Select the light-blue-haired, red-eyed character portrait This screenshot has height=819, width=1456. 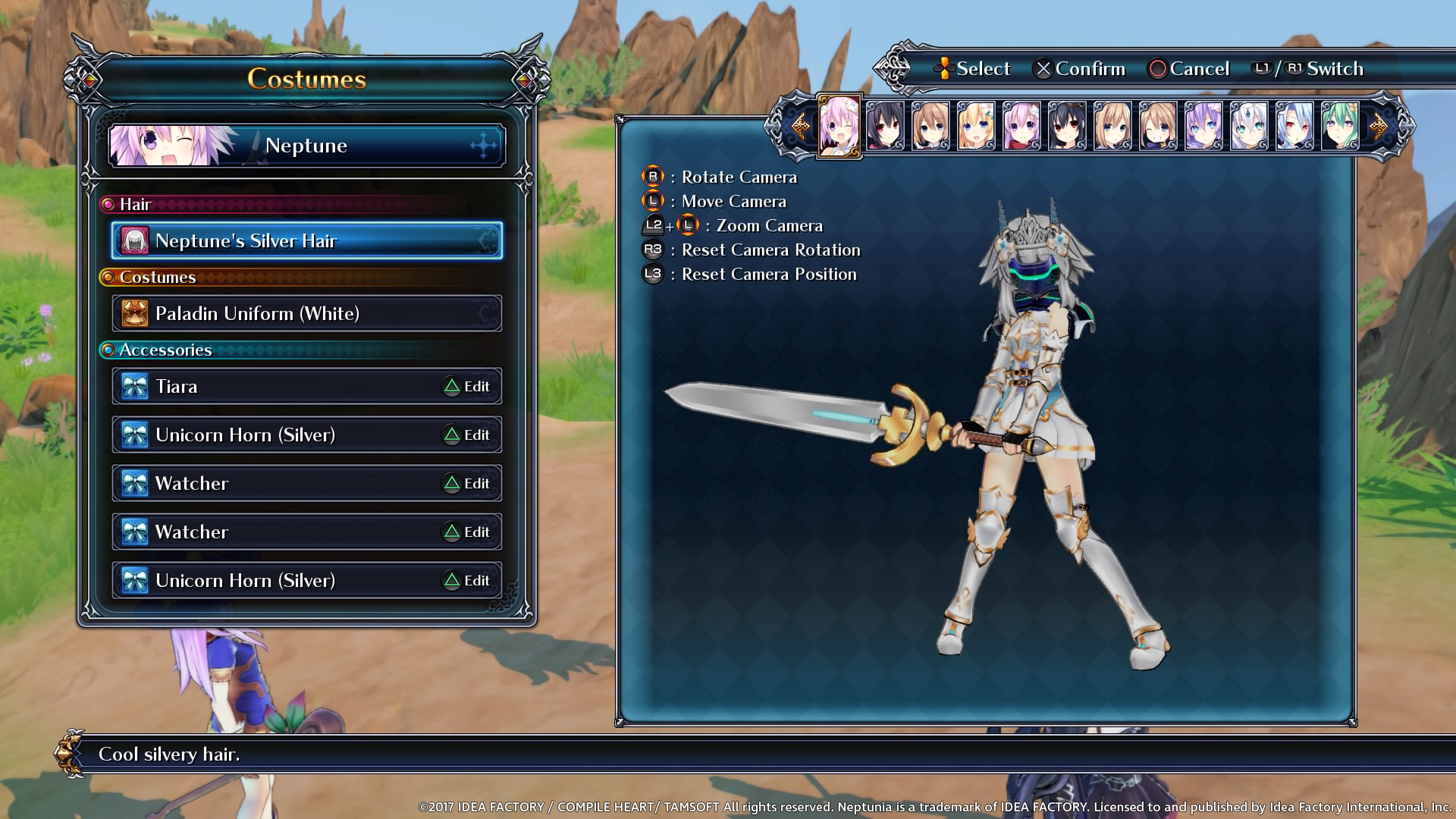click(1294, 126)
